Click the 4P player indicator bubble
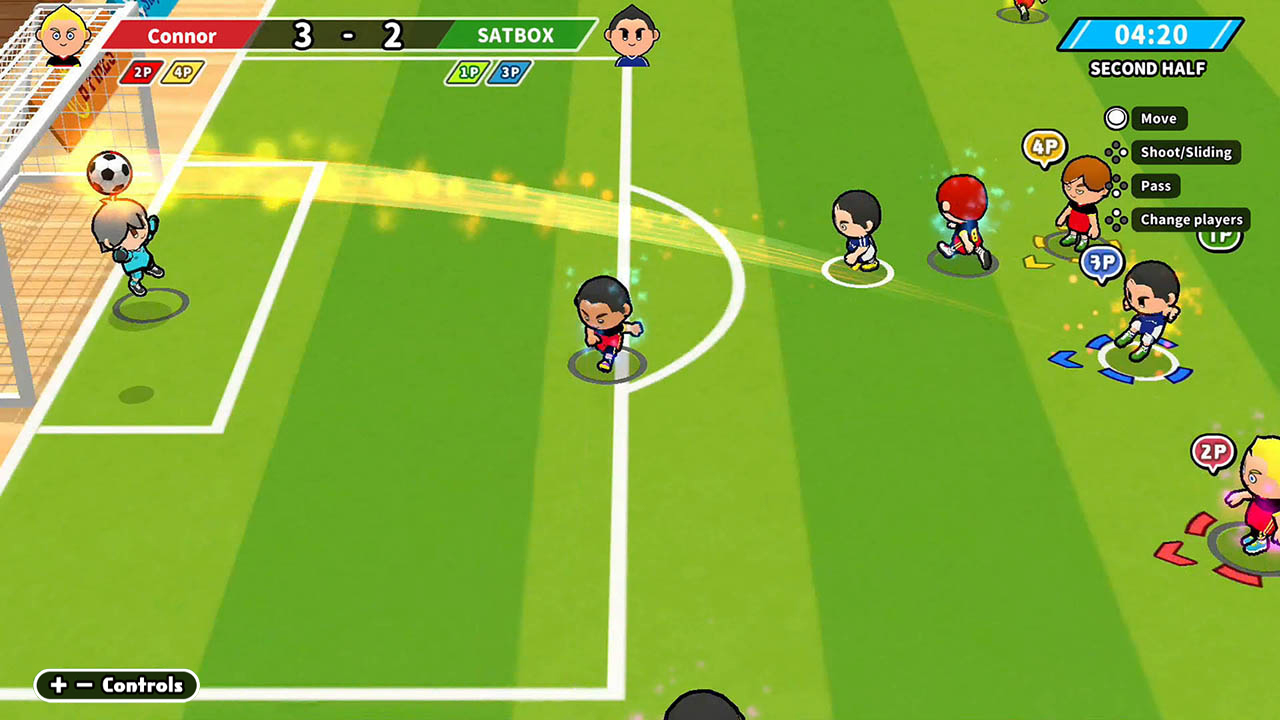 click(x=1046, y=148)
